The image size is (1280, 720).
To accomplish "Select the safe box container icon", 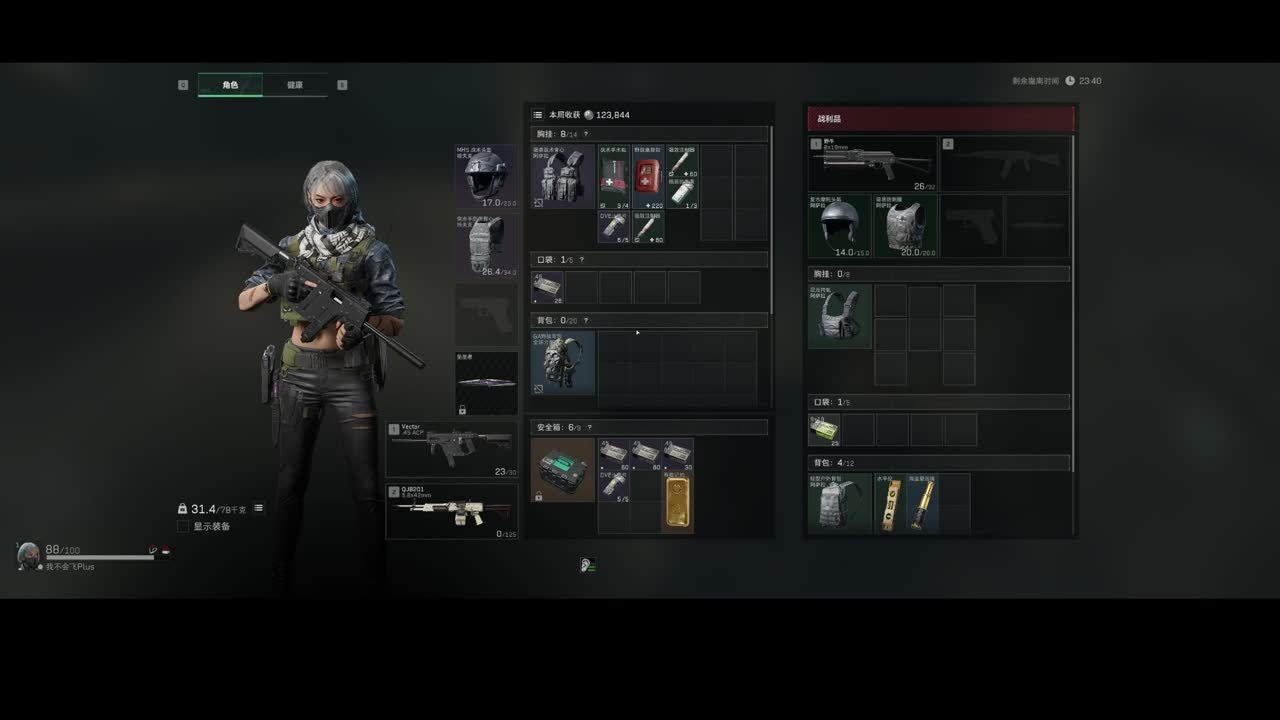I will pos(563,470).
